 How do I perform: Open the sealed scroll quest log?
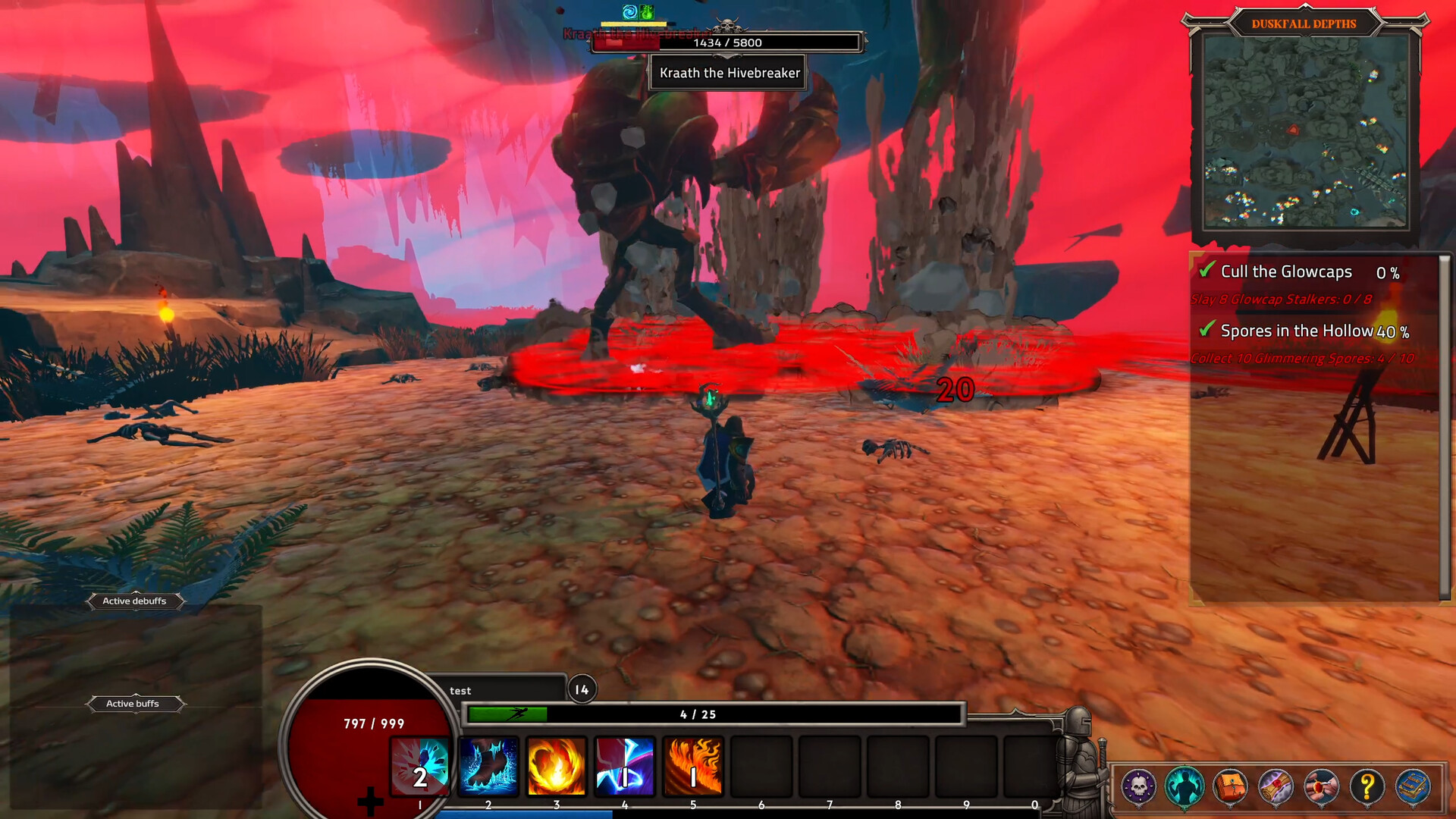coord(1276,787)
